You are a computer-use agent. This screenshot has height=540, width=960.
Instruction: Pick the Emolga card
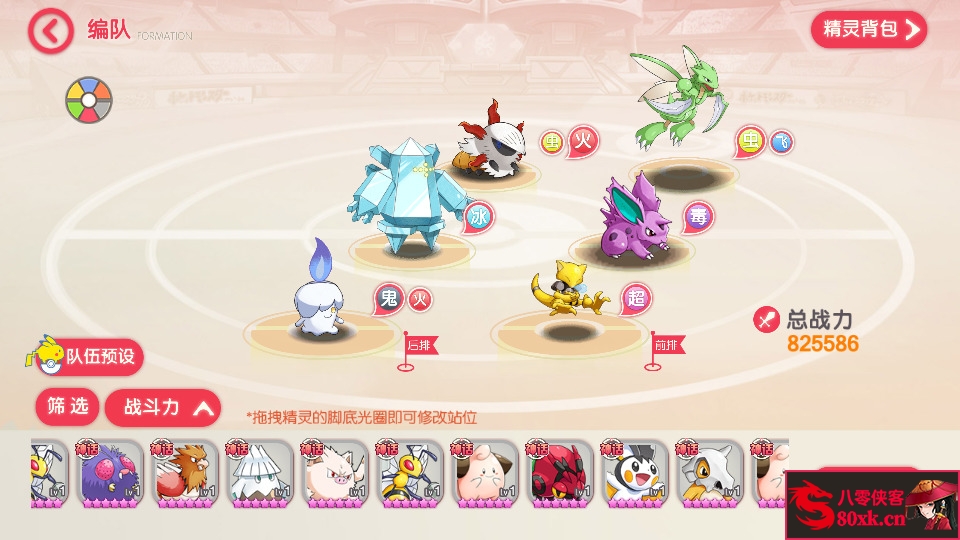[634, 473]
